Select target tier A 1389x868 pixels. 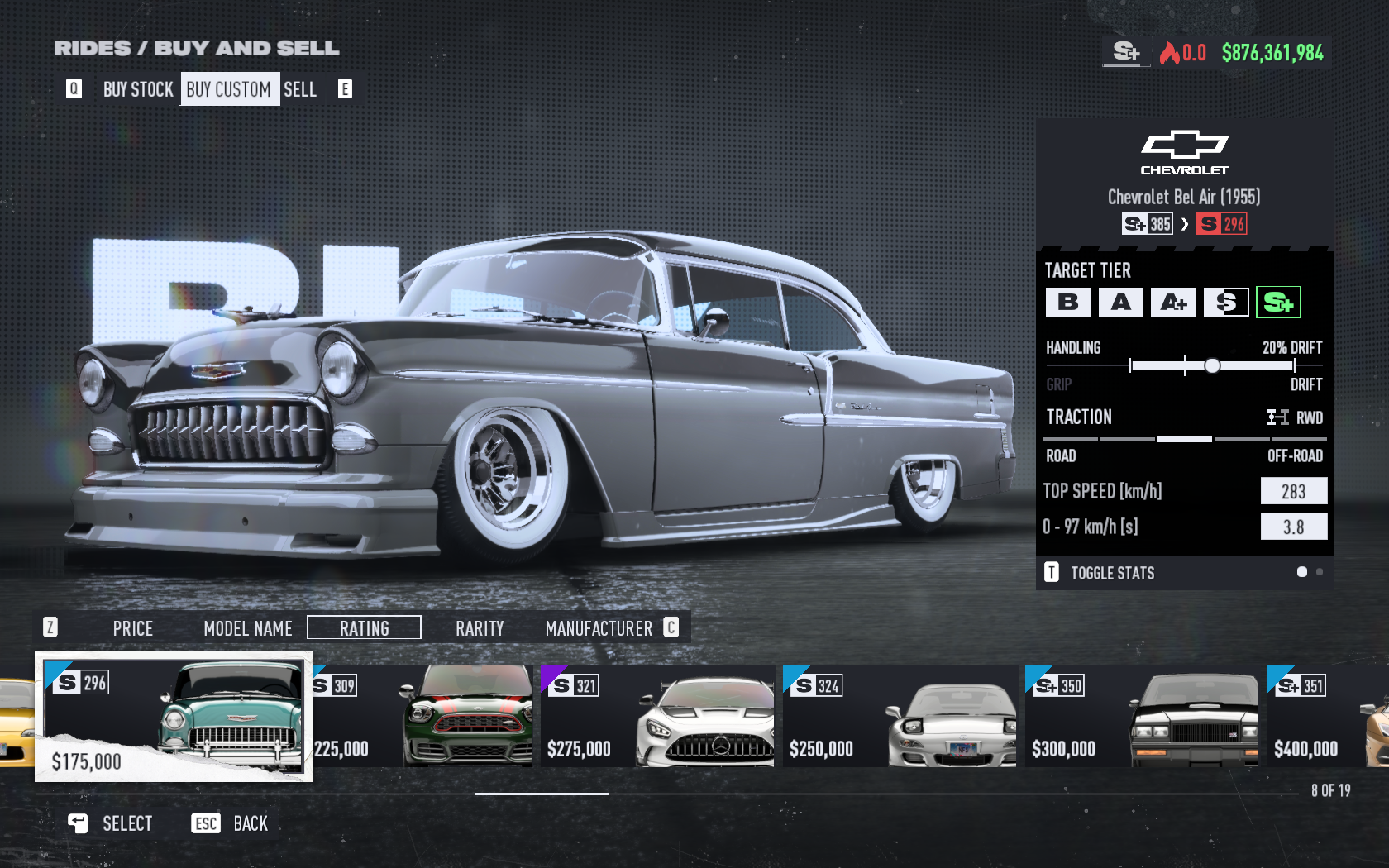(x=1120, y=303)
